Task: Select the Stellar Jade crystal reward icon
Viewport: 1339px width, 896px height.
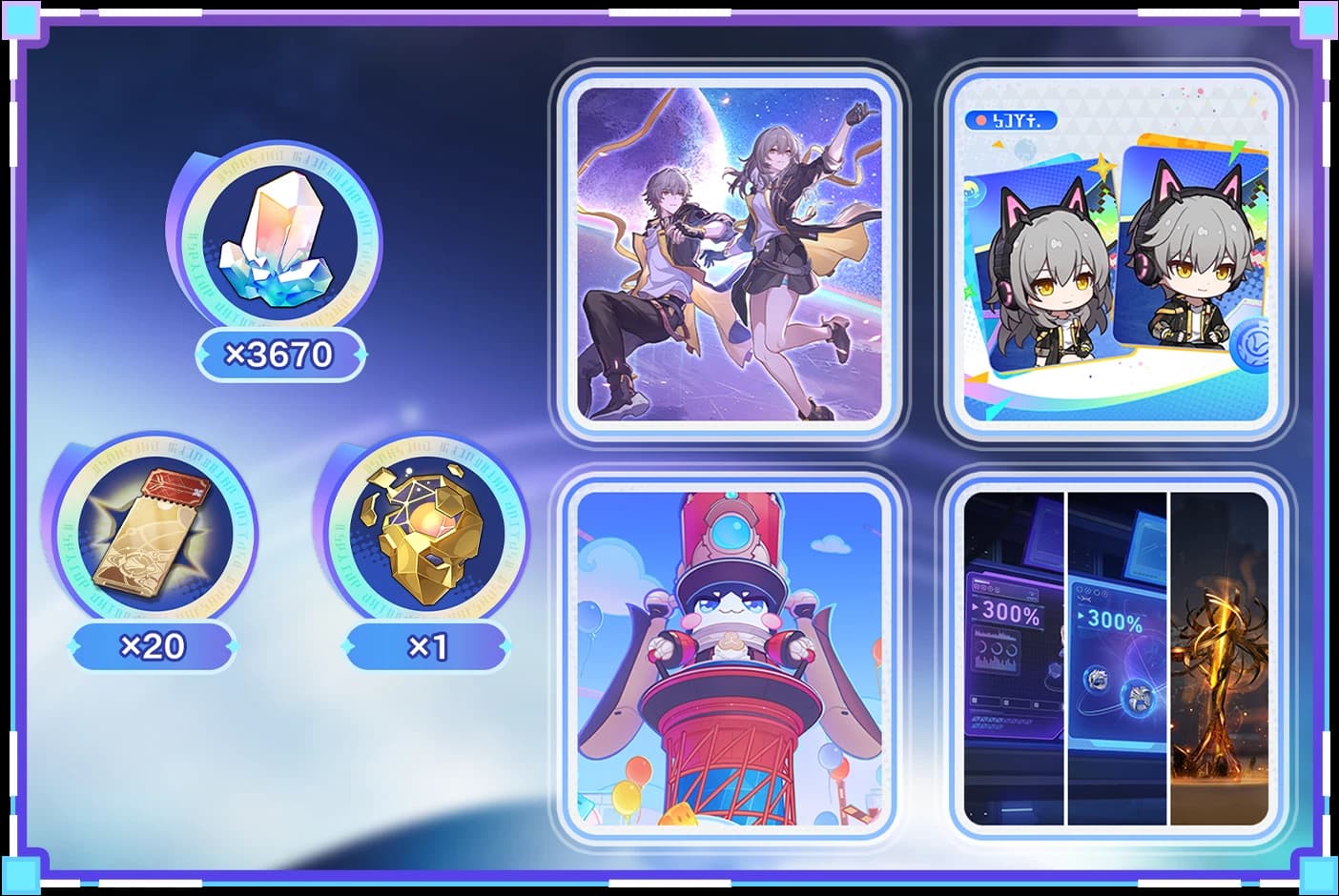Action: (x=275, y=239)
